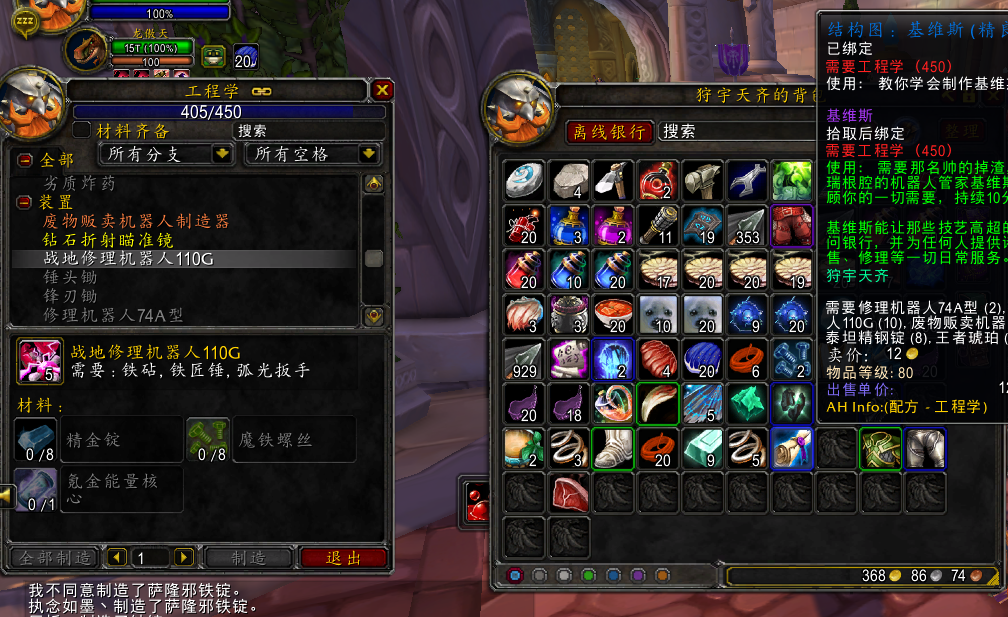Collapse the 装置 recipe category
Viewport: 1008px width, 617px height.
pos(25,202)
